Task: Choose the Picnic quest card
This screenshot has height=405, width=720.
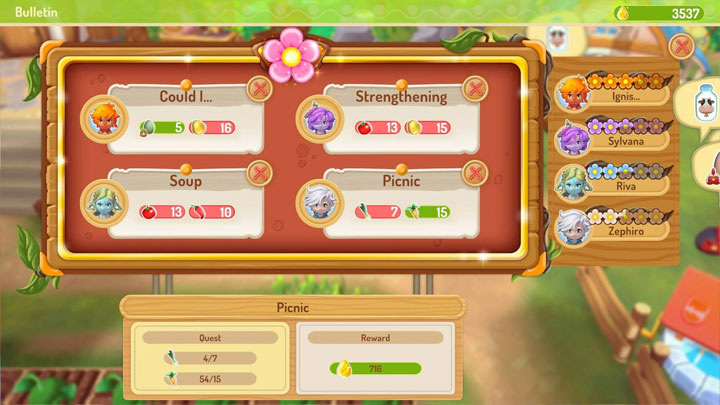Action: (400, 202)
